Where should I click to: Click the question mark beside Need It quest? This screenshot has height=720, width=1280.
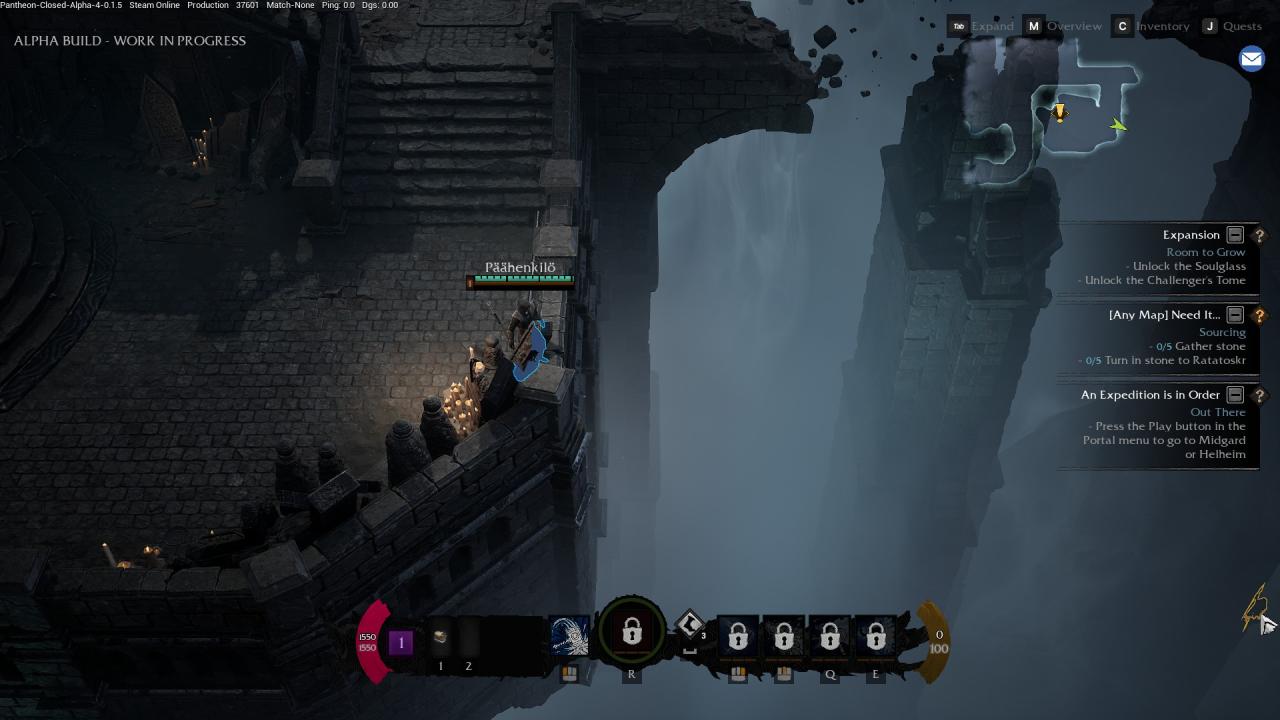pyautogui.click(x=1259, y=315)
